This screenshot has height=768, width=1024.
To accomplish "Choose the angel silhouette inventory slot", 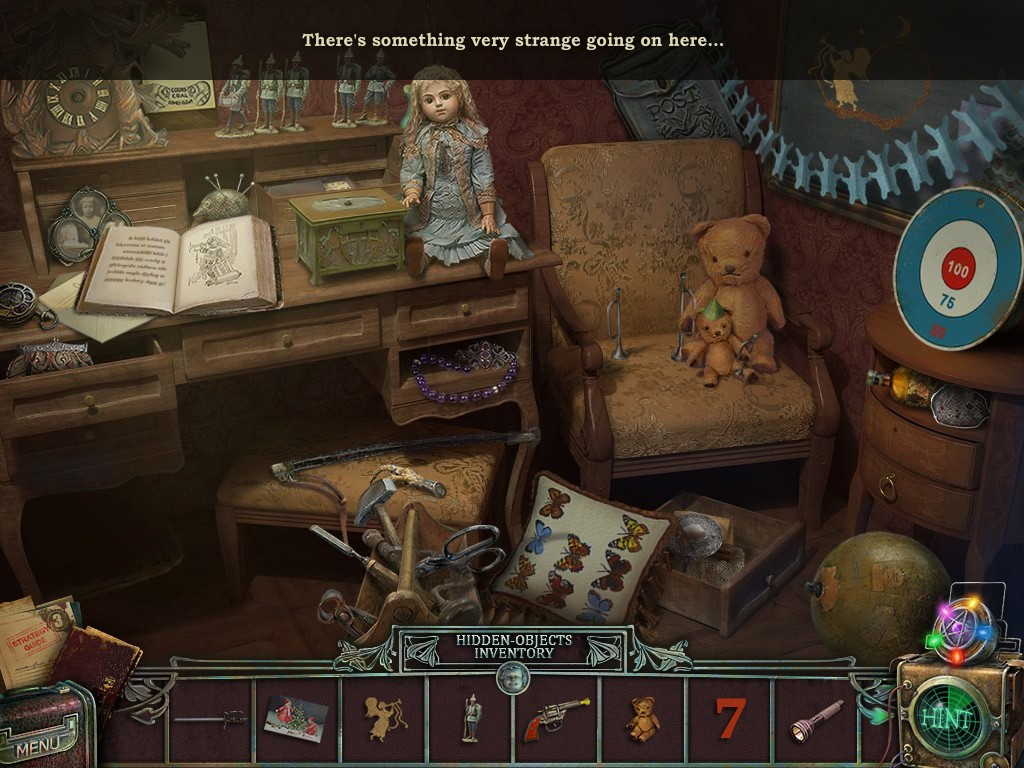I will click(384, 718).
